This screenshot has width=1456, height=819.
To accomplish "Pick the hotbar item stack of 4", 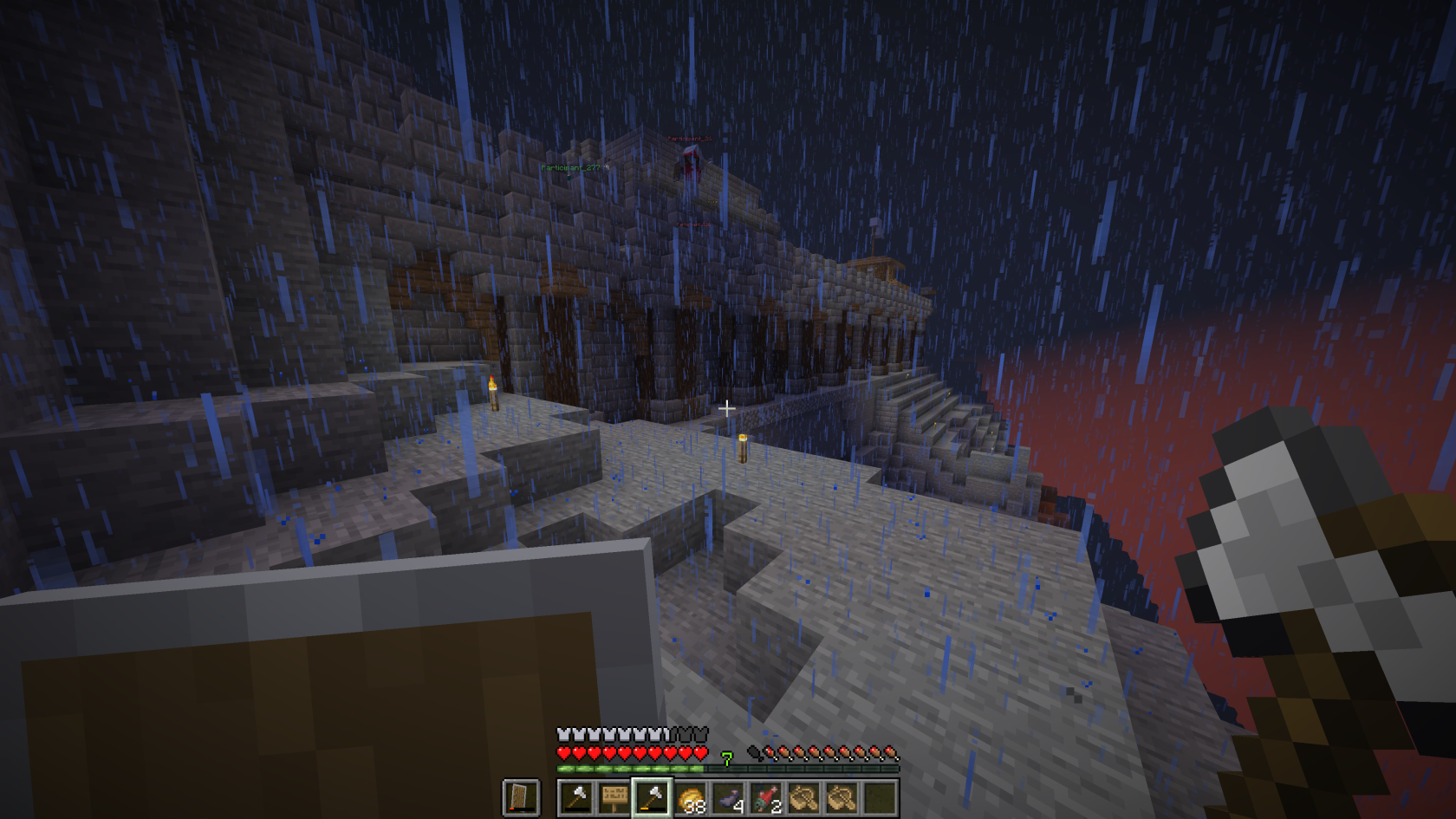I will [729, 797].
